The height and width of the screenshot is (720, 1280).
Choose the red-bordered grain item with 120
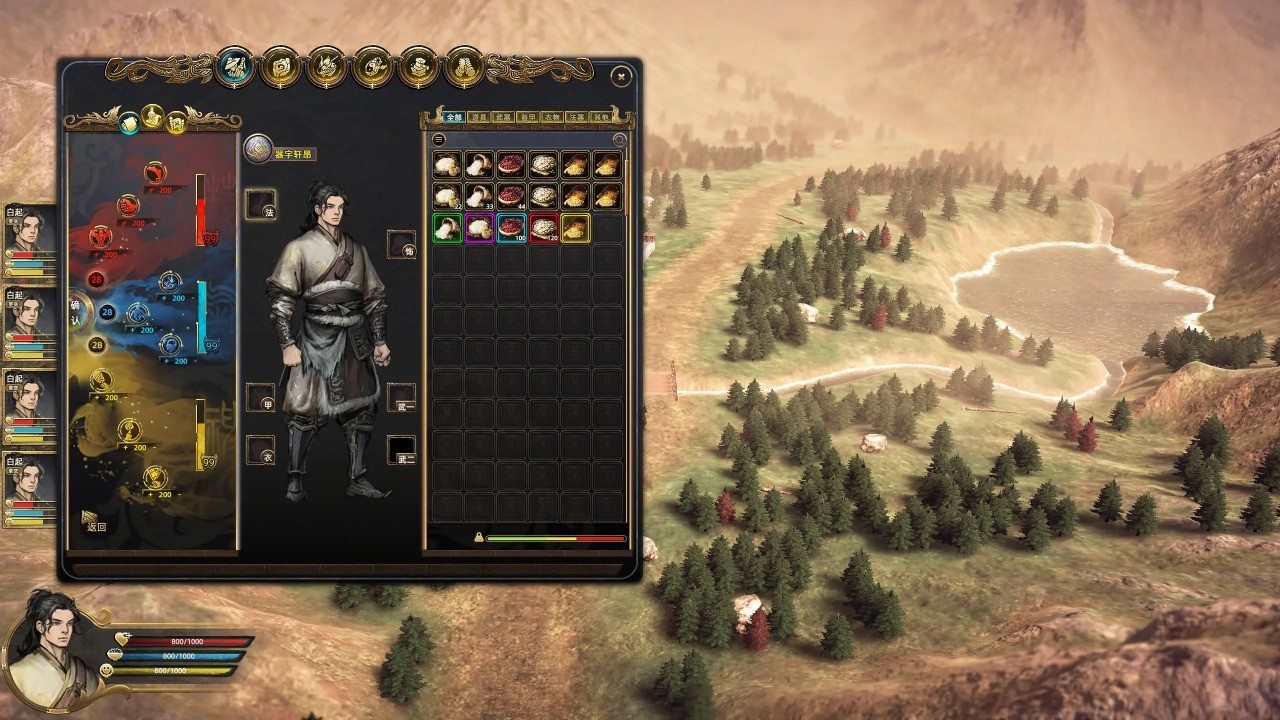pyautogui.click(x=543, y=228)
